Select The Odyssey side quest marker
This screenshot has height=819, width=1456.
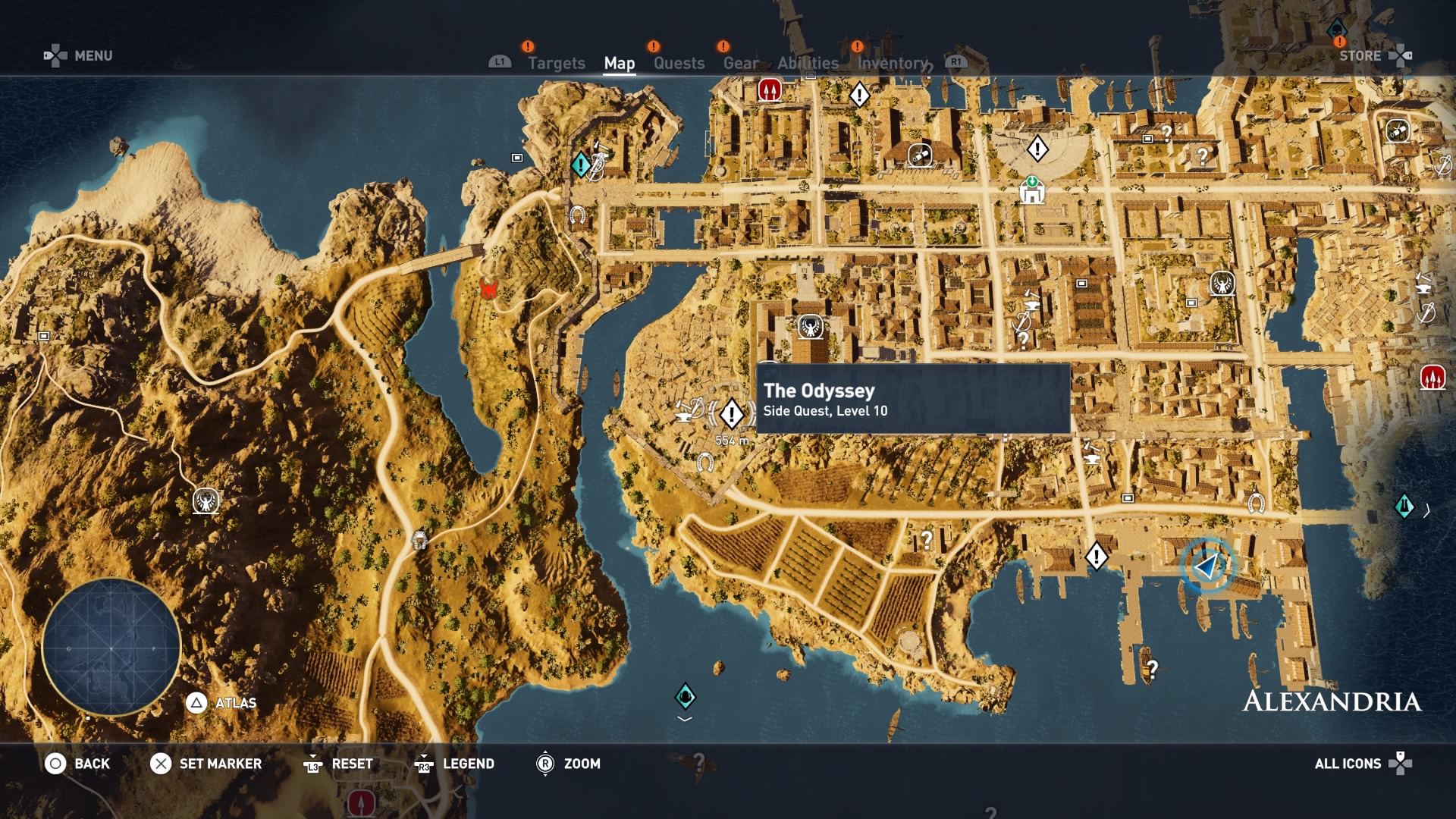pos(730,414)
